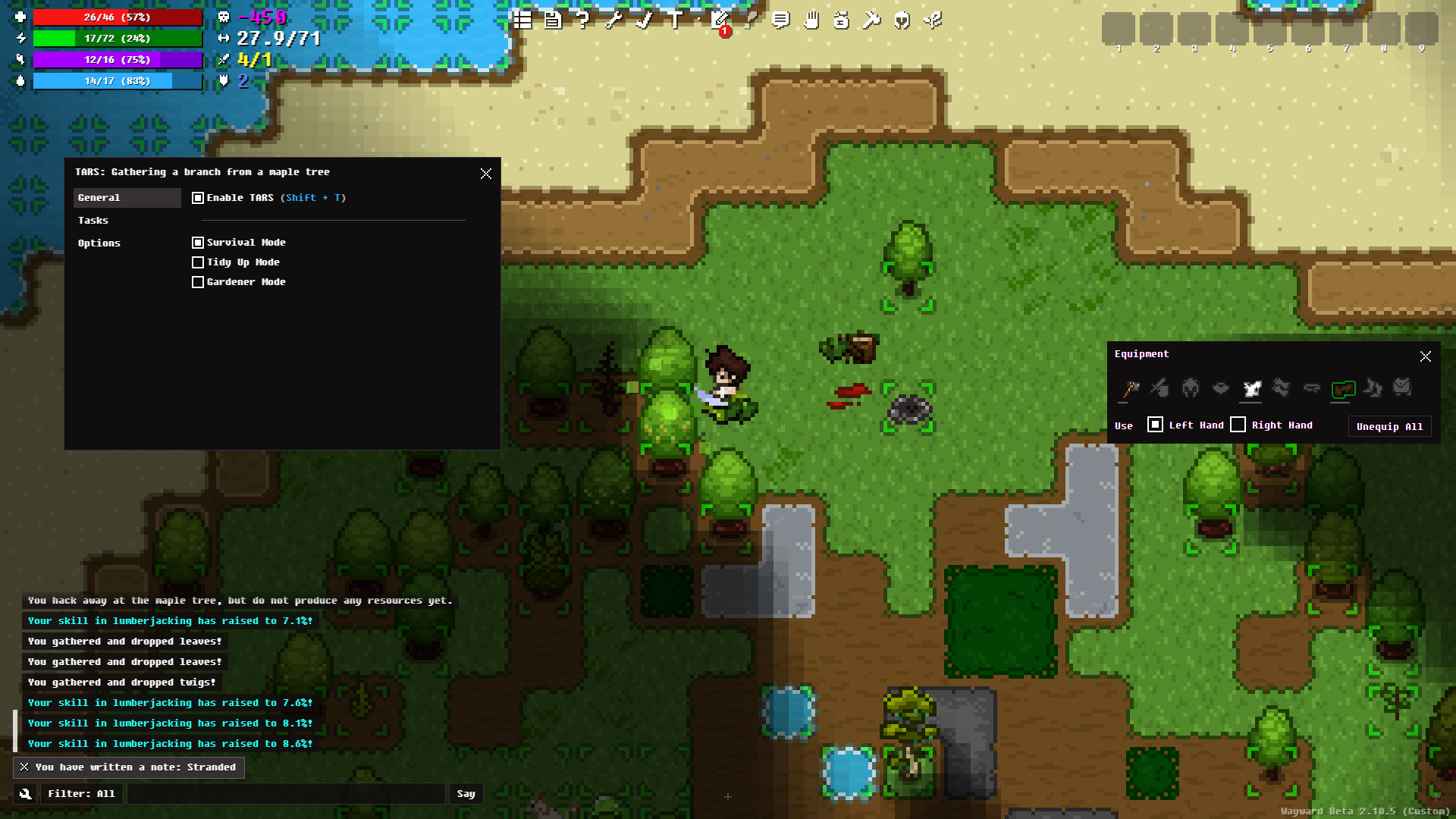Open the crafting hammer icon
1456x819 pixels.
tap(871, 20)
